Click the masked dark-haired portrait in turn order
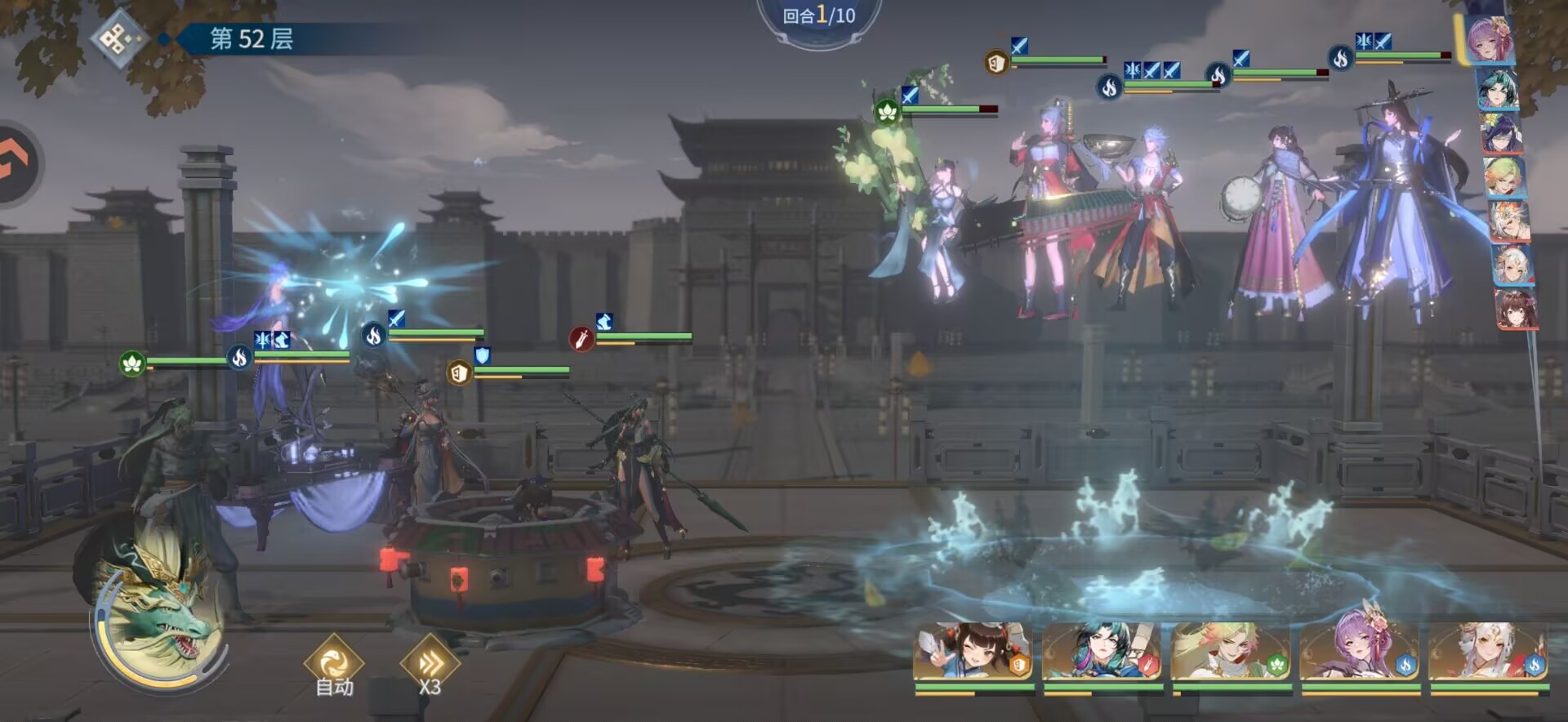The width and height of the screenshot is (1568, 722). click(x=1502, y=133)
